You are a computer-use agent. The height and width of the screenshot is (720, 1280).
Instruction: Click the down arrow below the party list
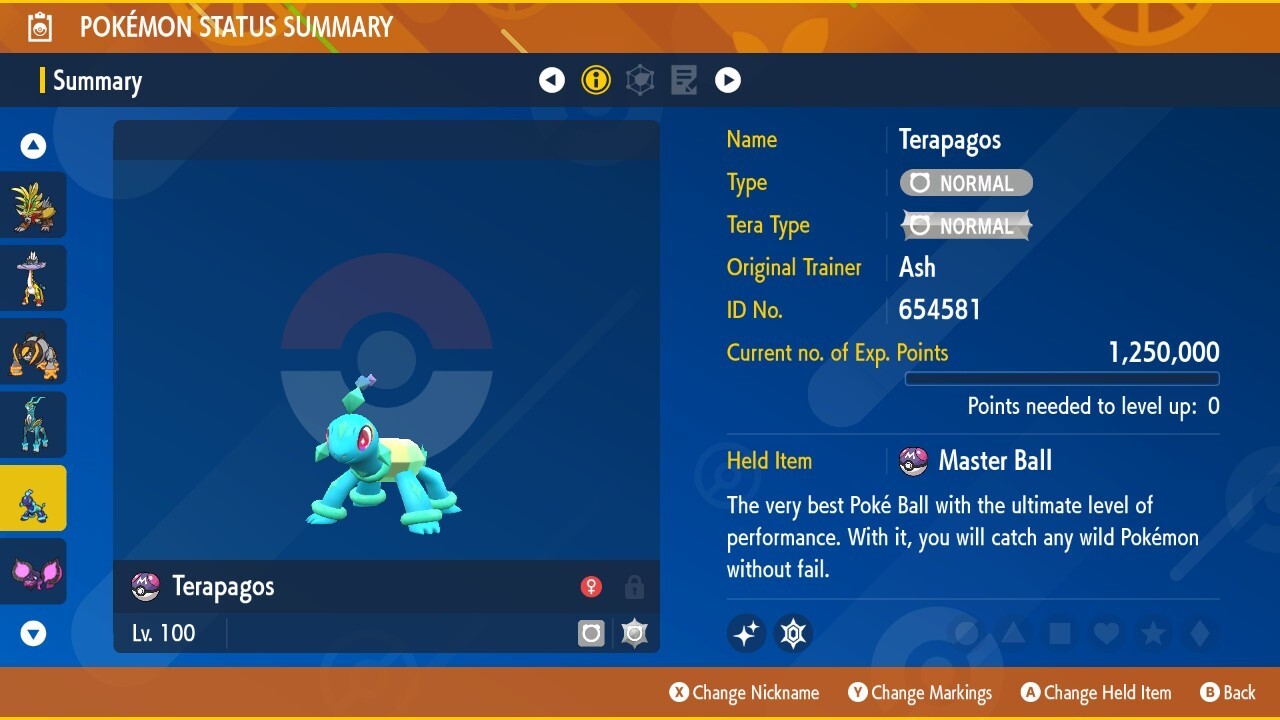coord(33,633)
